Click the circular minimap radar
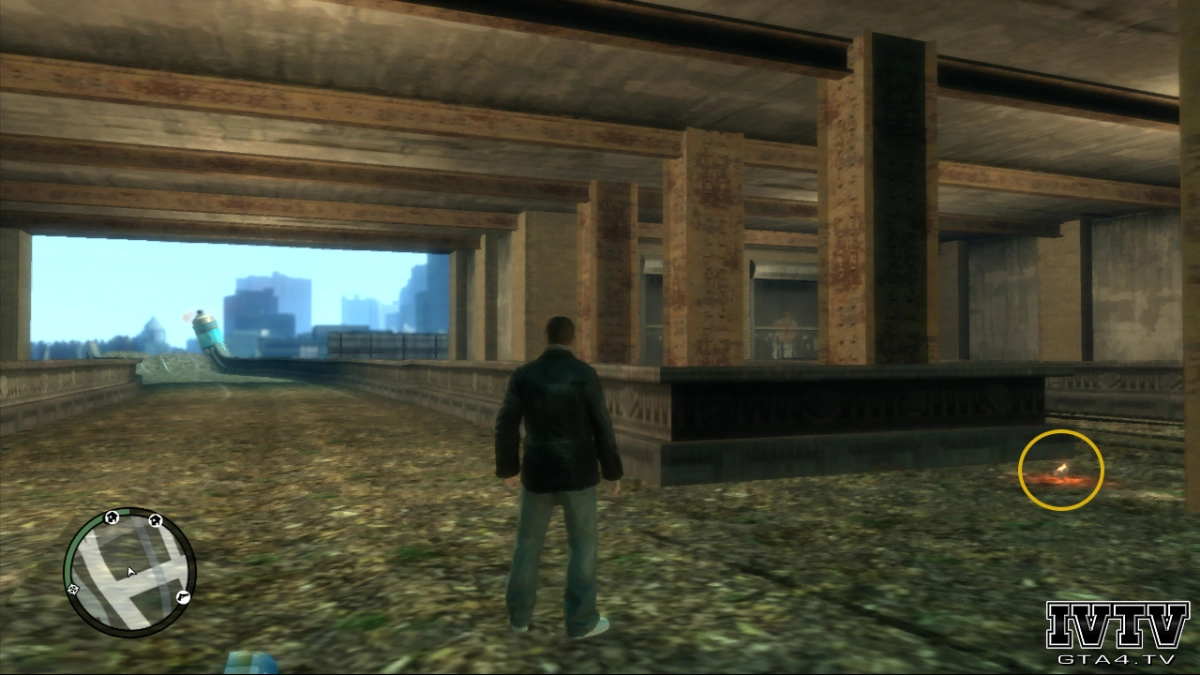 [130, 572]
